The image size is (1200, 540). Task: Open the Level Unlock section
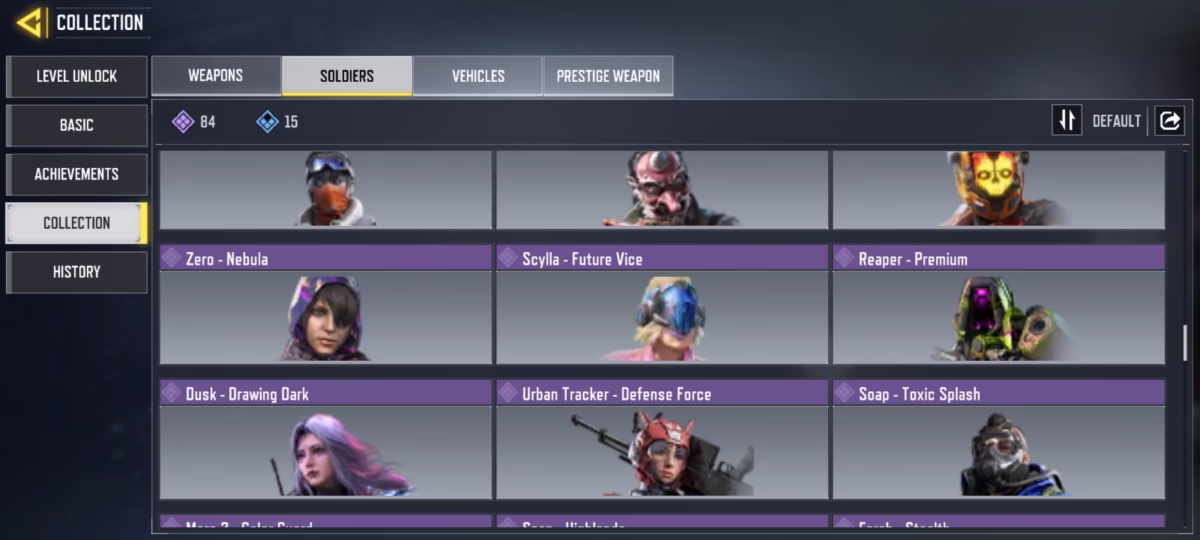point(77,76)
